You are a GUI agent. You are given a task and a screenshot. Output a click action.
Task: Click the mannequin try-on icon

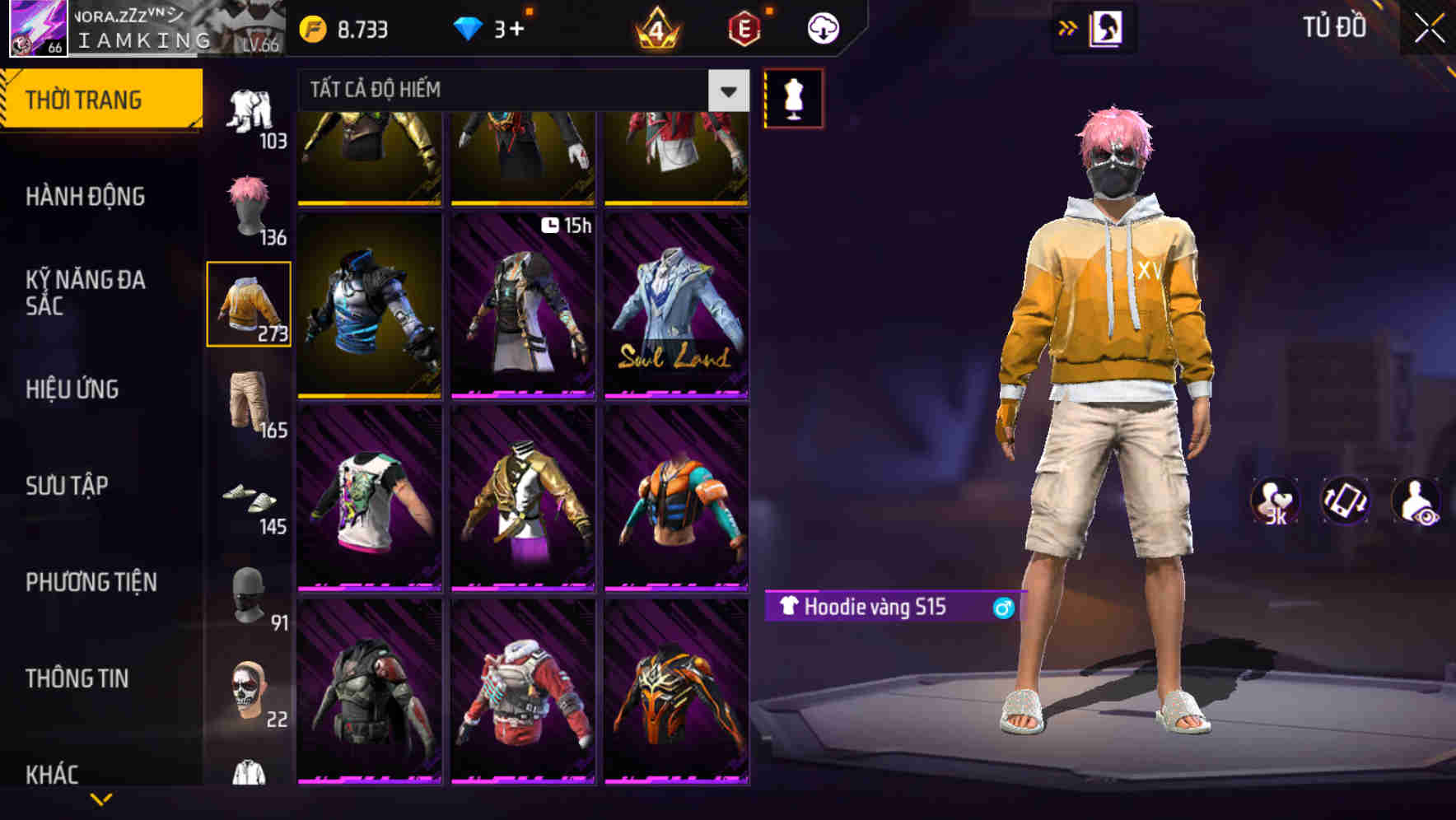pyautogui.click(x=793, y=98)
